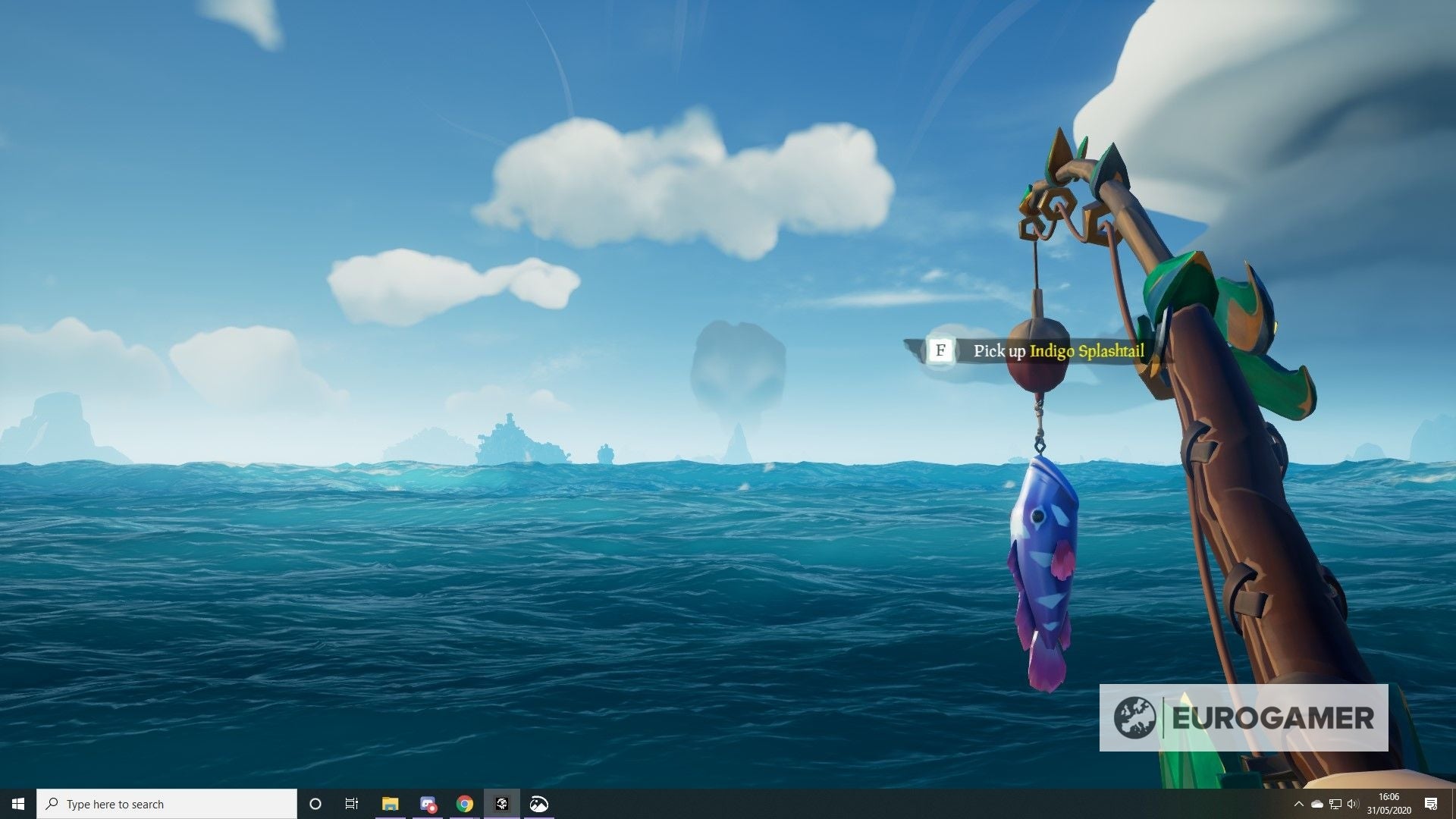Open the Action Center notifications panel
The image size is (1456, 819).
(x=1431, y=804)
